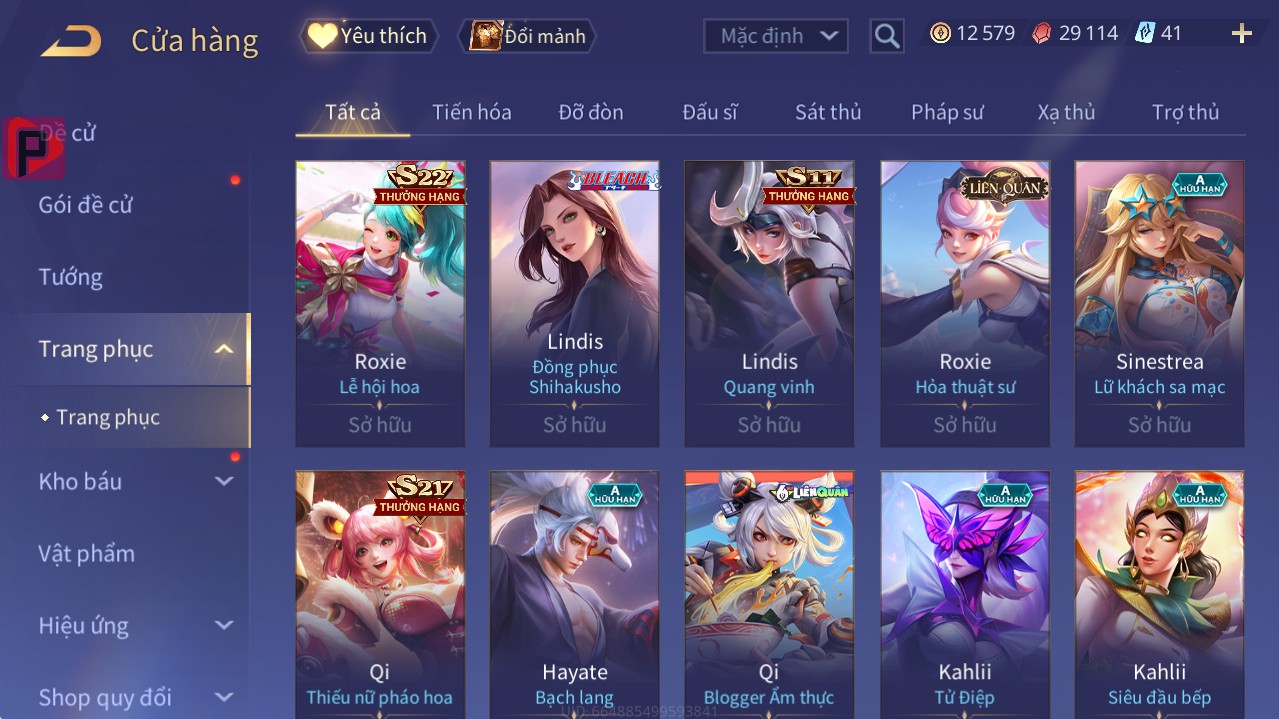
Task: Select the Đấu sĩ category tab
Action: 709,112
